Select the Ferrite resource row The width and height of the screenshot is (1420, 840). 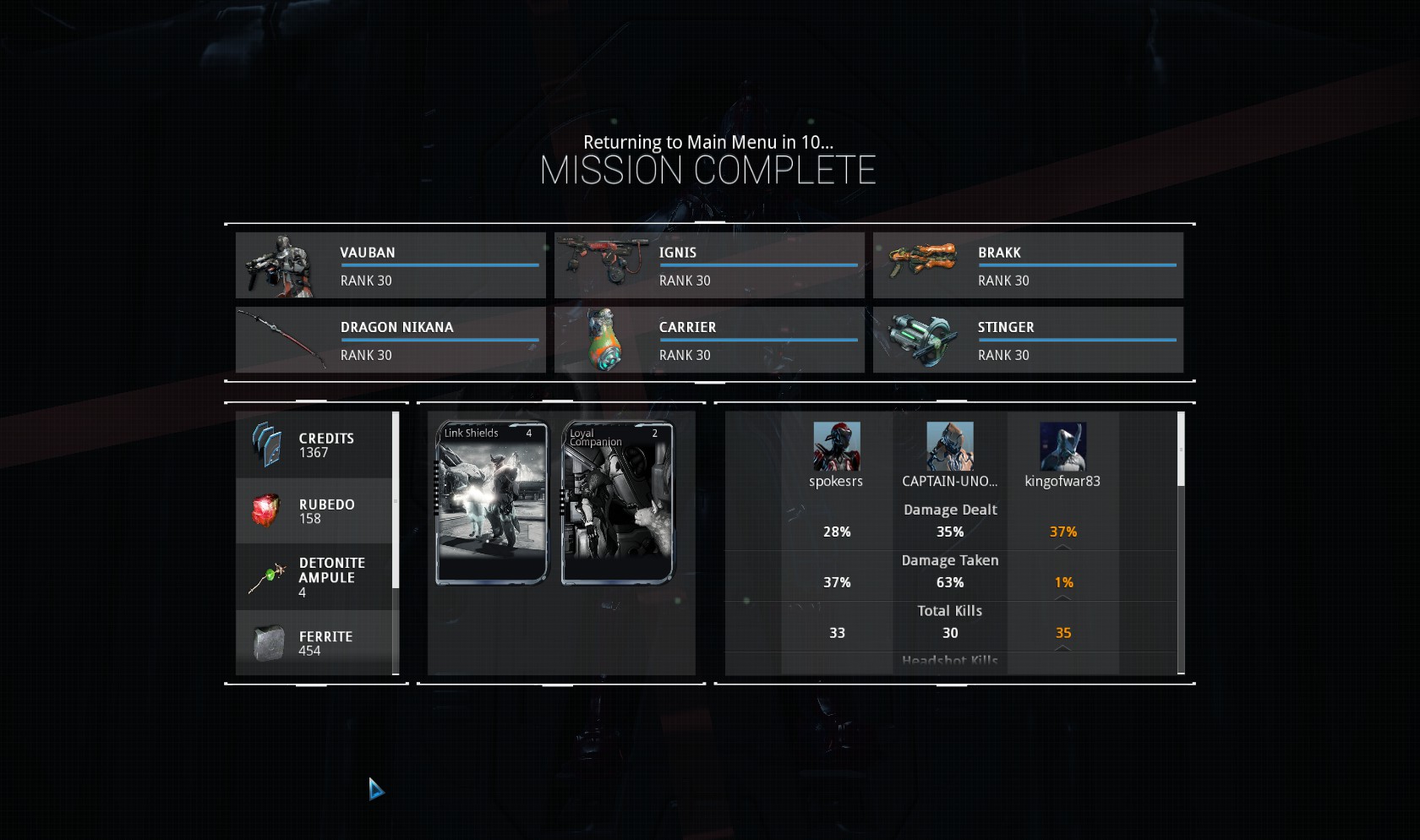click(x=314, y=643)
